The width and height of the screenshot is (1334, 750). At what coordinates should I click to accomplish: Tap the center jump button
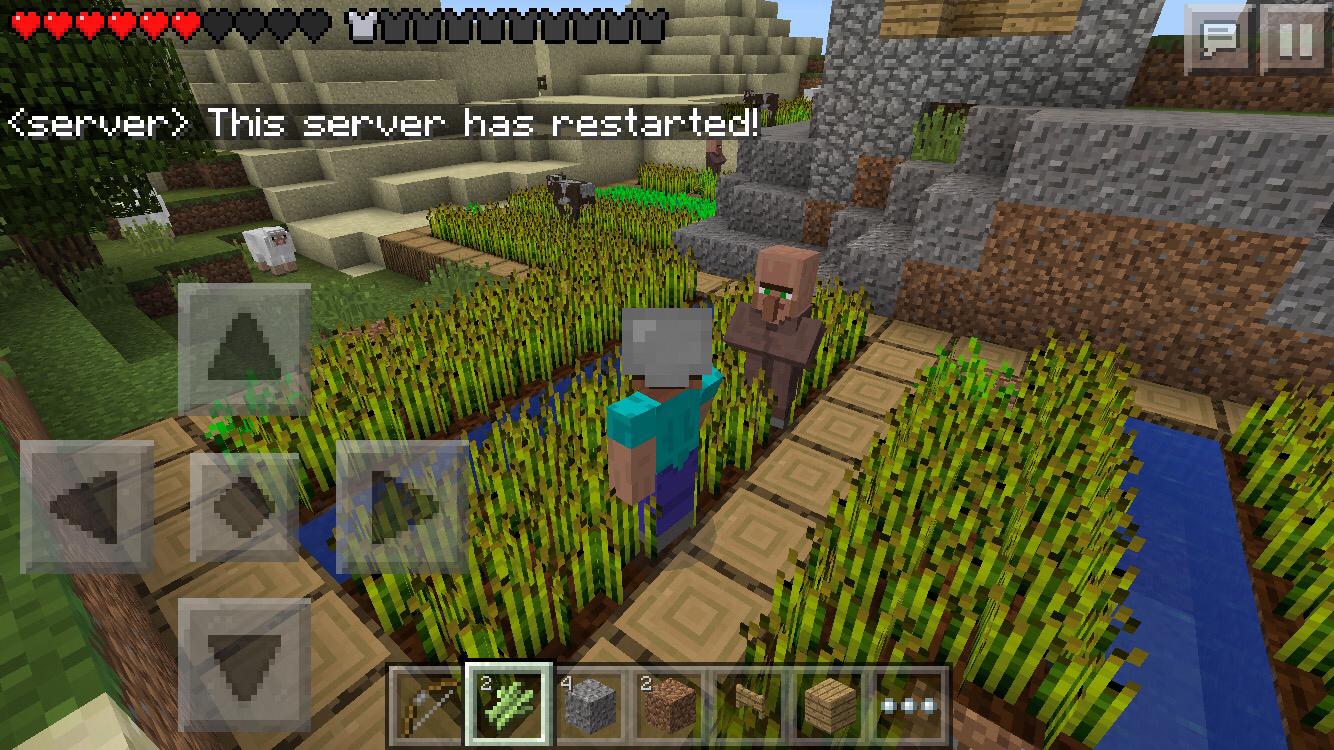244,507
